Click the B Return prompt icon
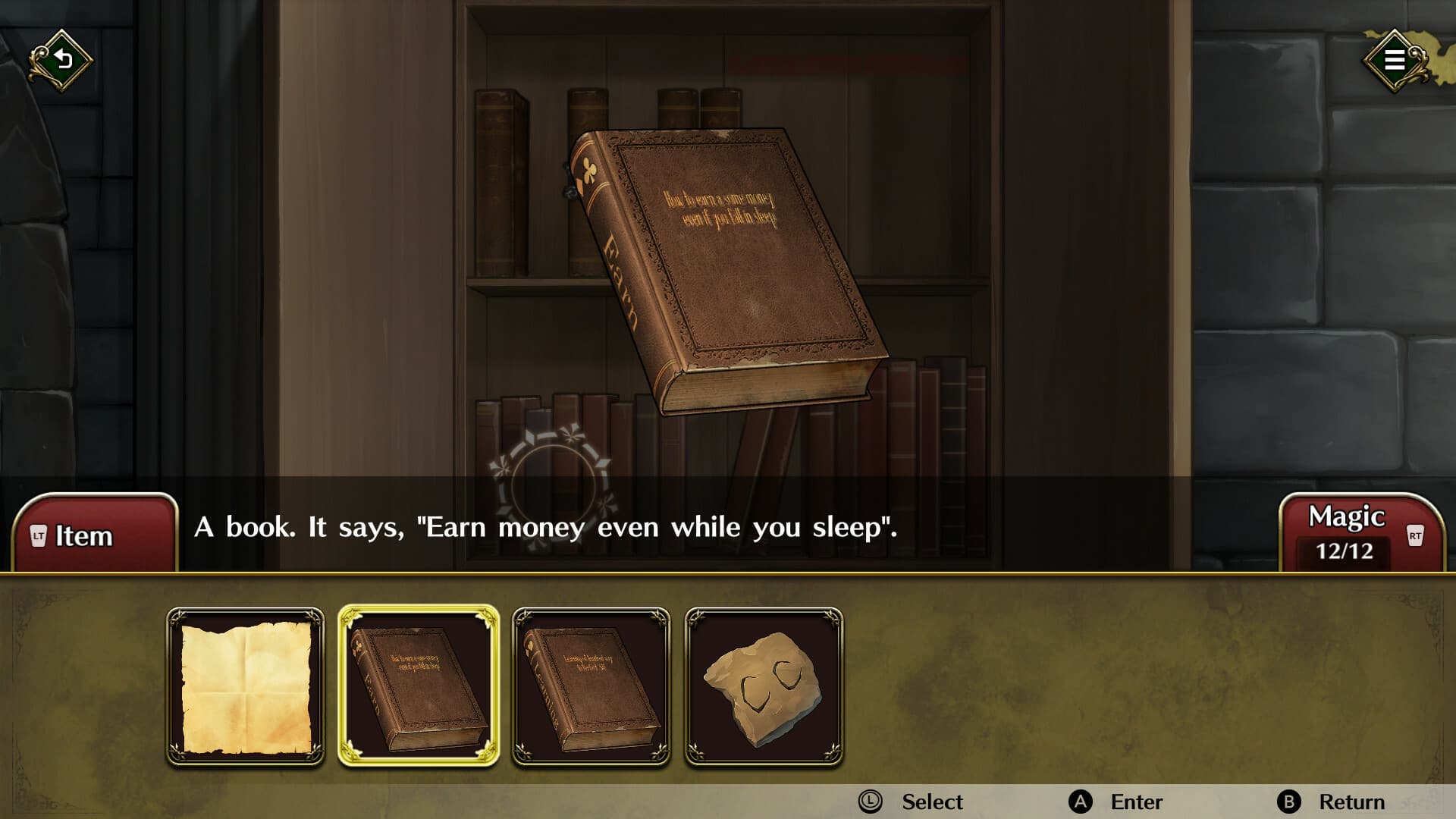 (1288, 802)
